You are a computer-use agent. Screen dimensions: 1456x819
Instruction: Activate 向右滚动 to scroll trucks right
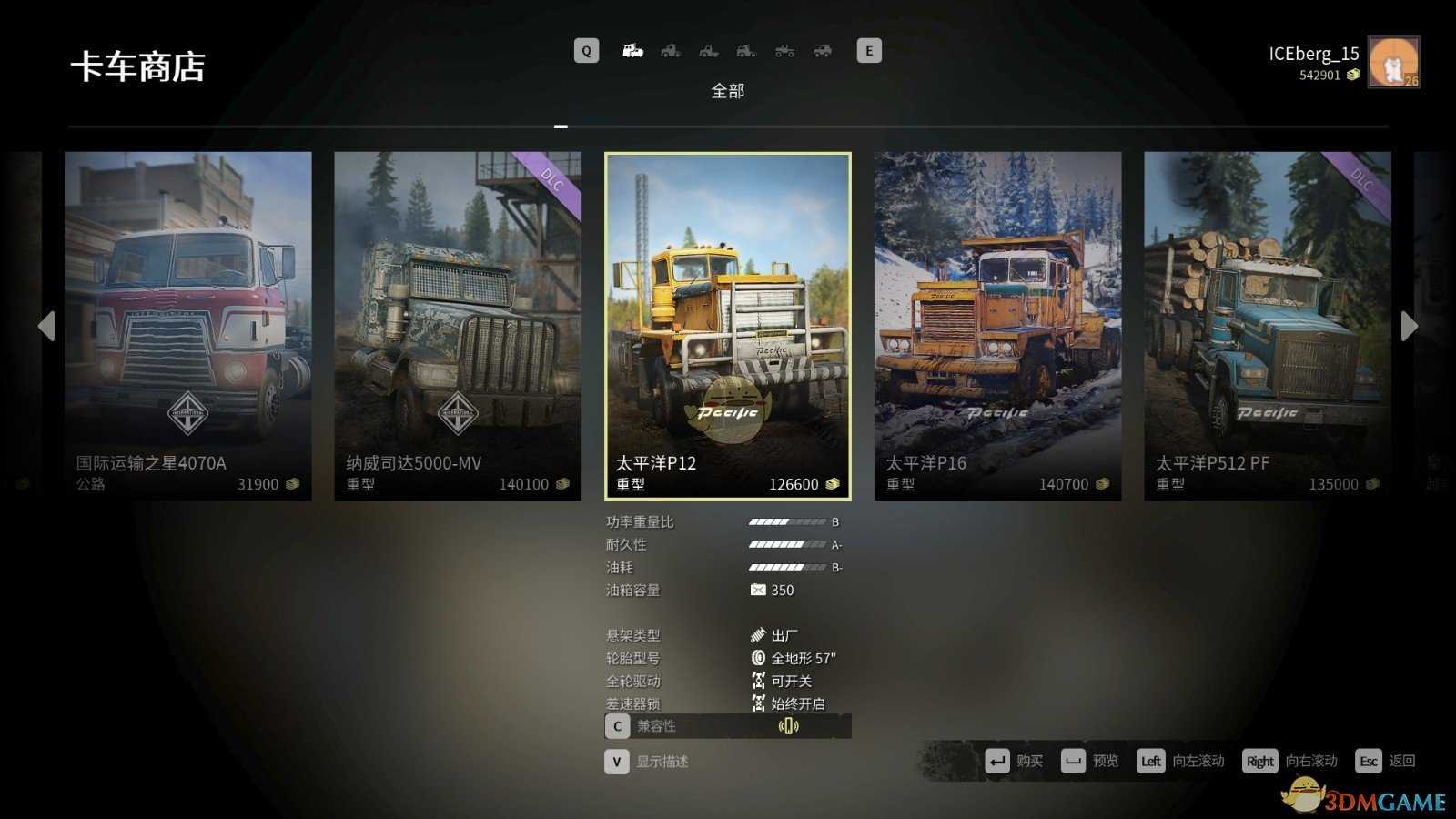click(x=1290, y=761)
